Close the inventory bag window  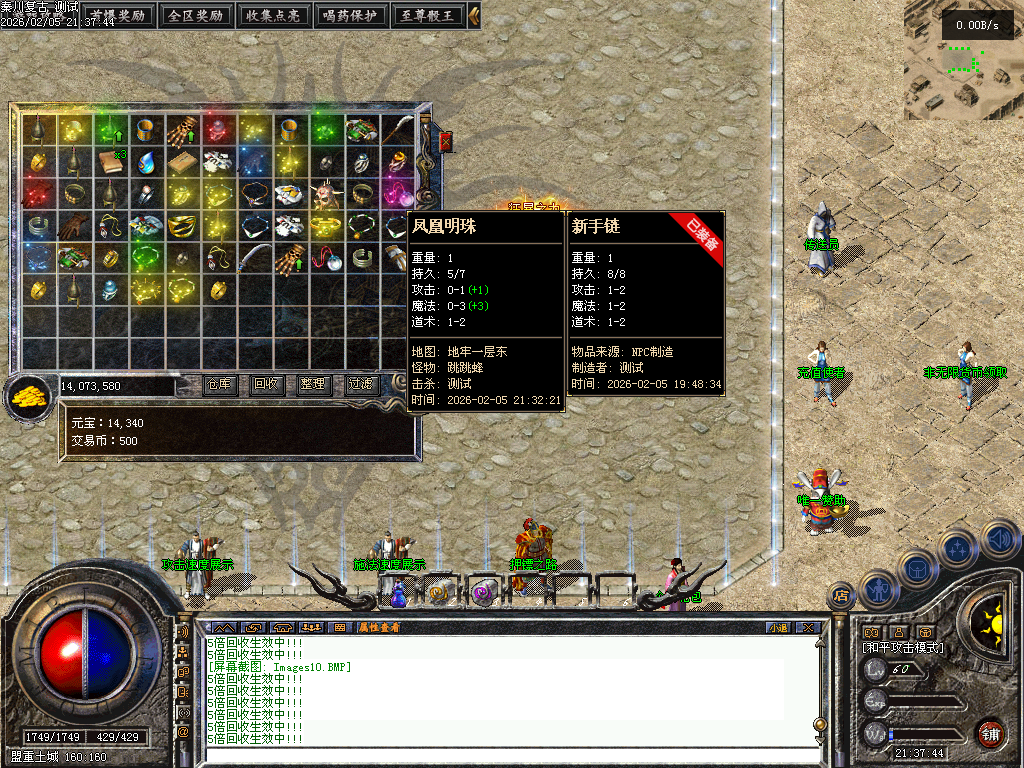point(446,142)
